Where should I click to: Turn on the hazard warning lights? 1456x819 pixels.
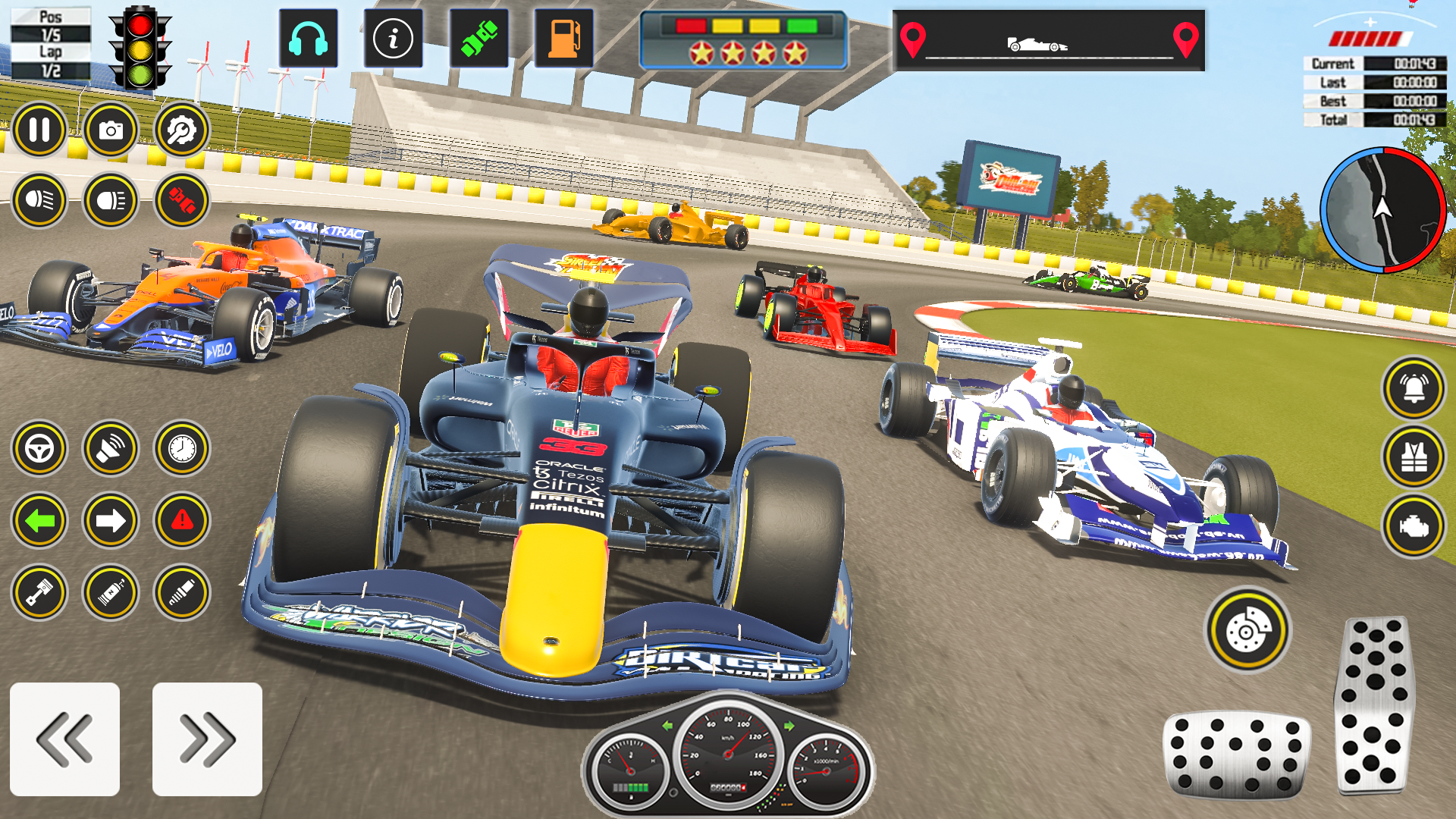point(182,520)
